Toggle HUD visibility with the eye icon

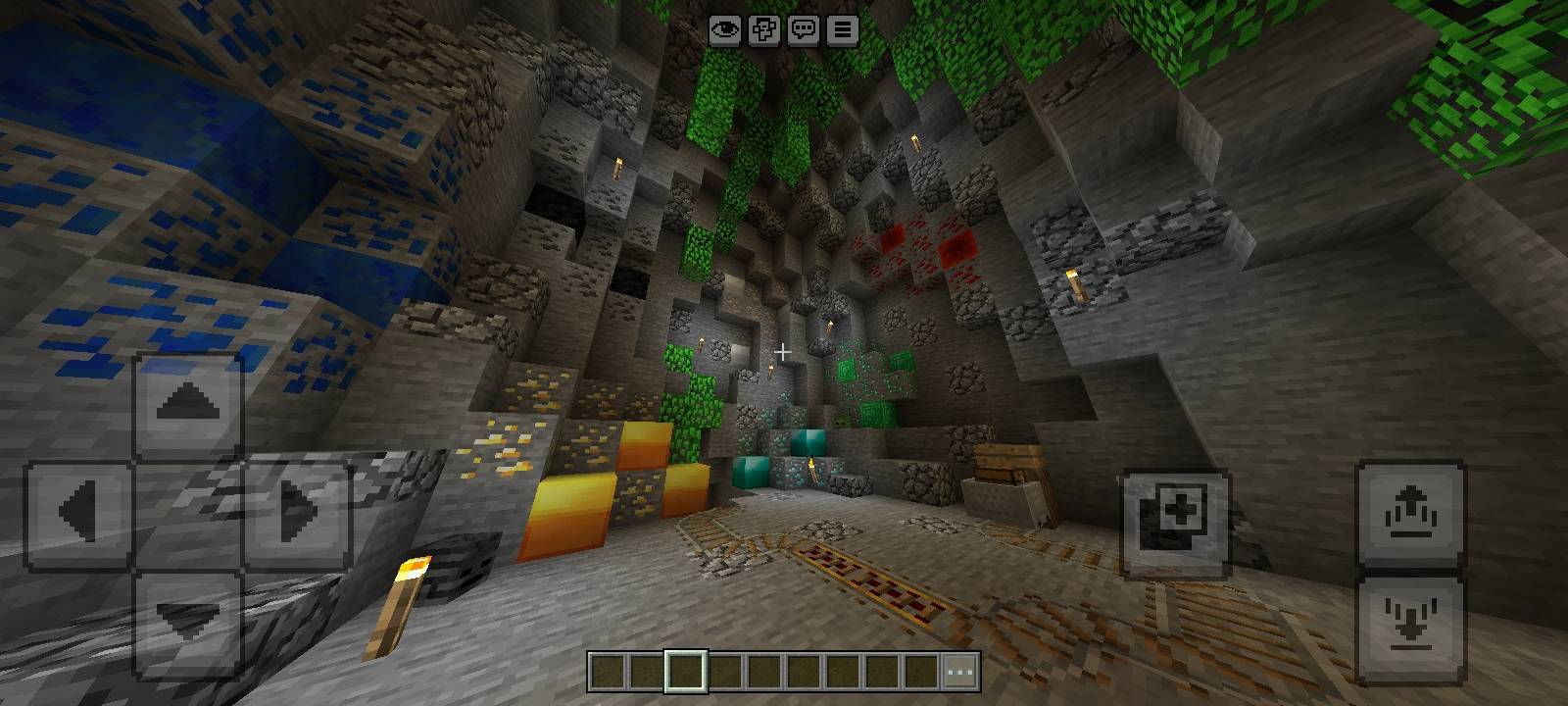click(725, 29)
